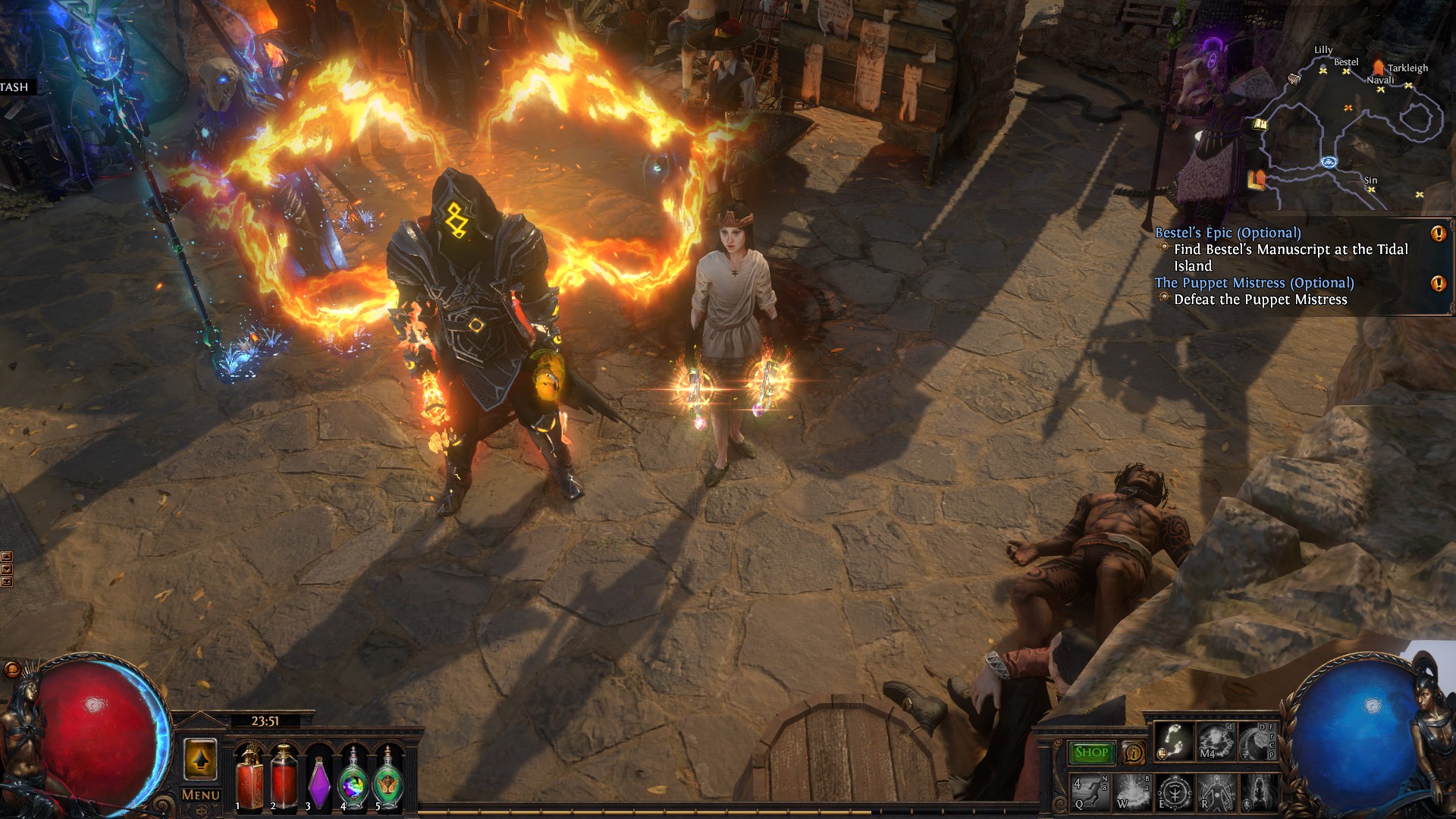Click the exclamation icon beside Bestel's Epic

(x=1438, y=234)
